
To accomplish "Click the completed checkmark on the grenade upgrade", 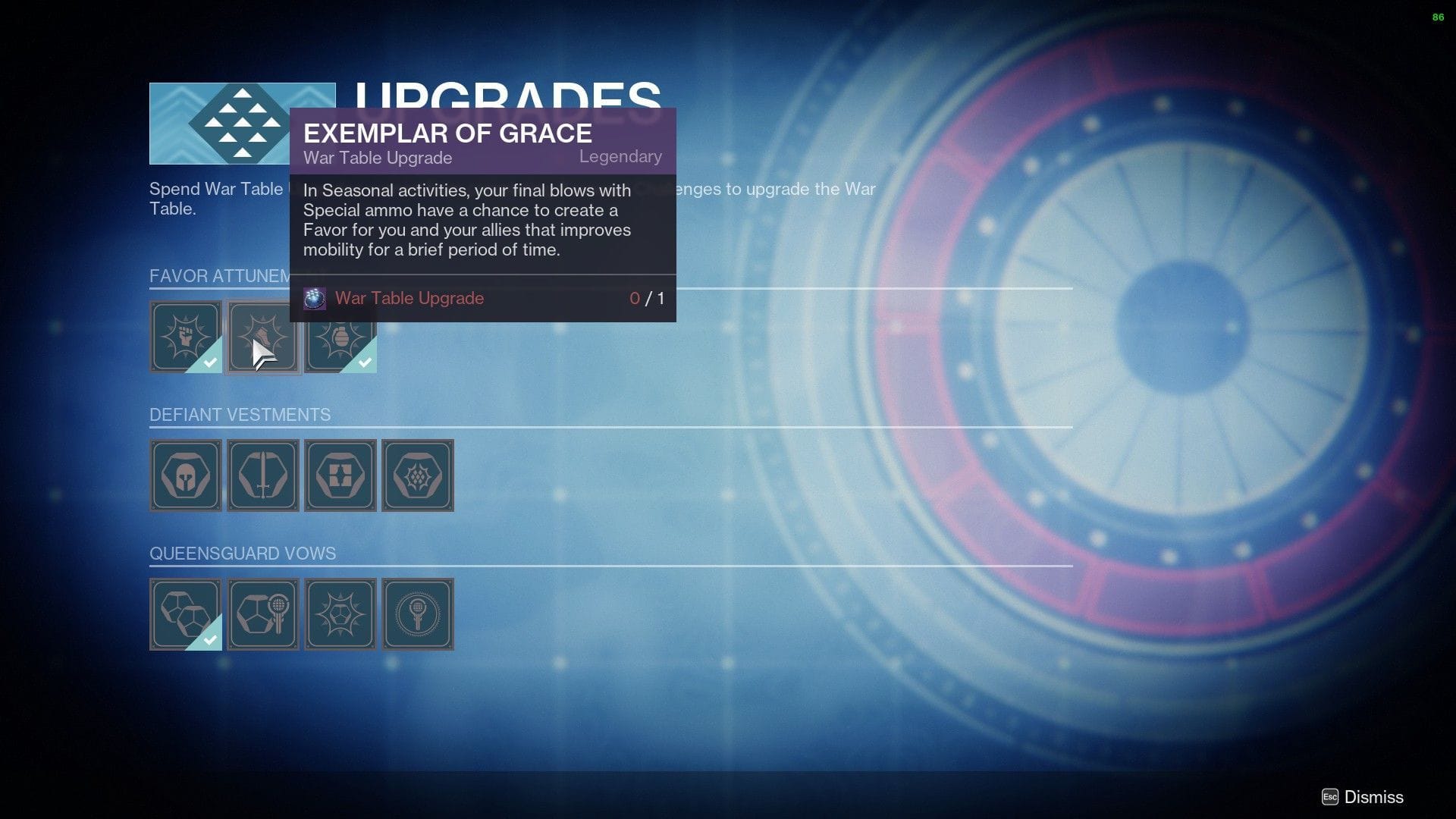I will coord(366,362).
